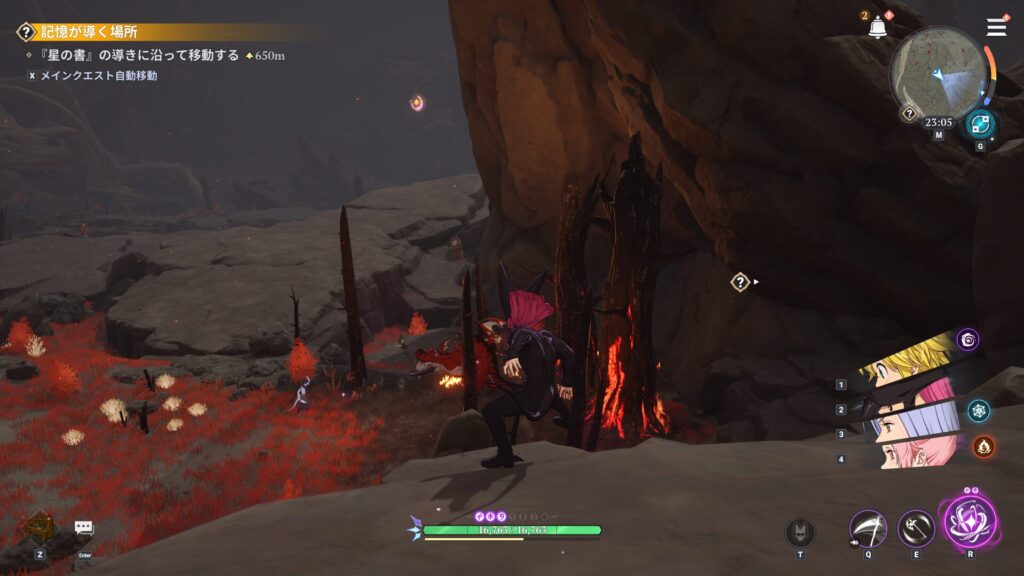Use the blue snowflake element skill
The width and height of the screenshot is (1024, 576).
pos(979,409)
